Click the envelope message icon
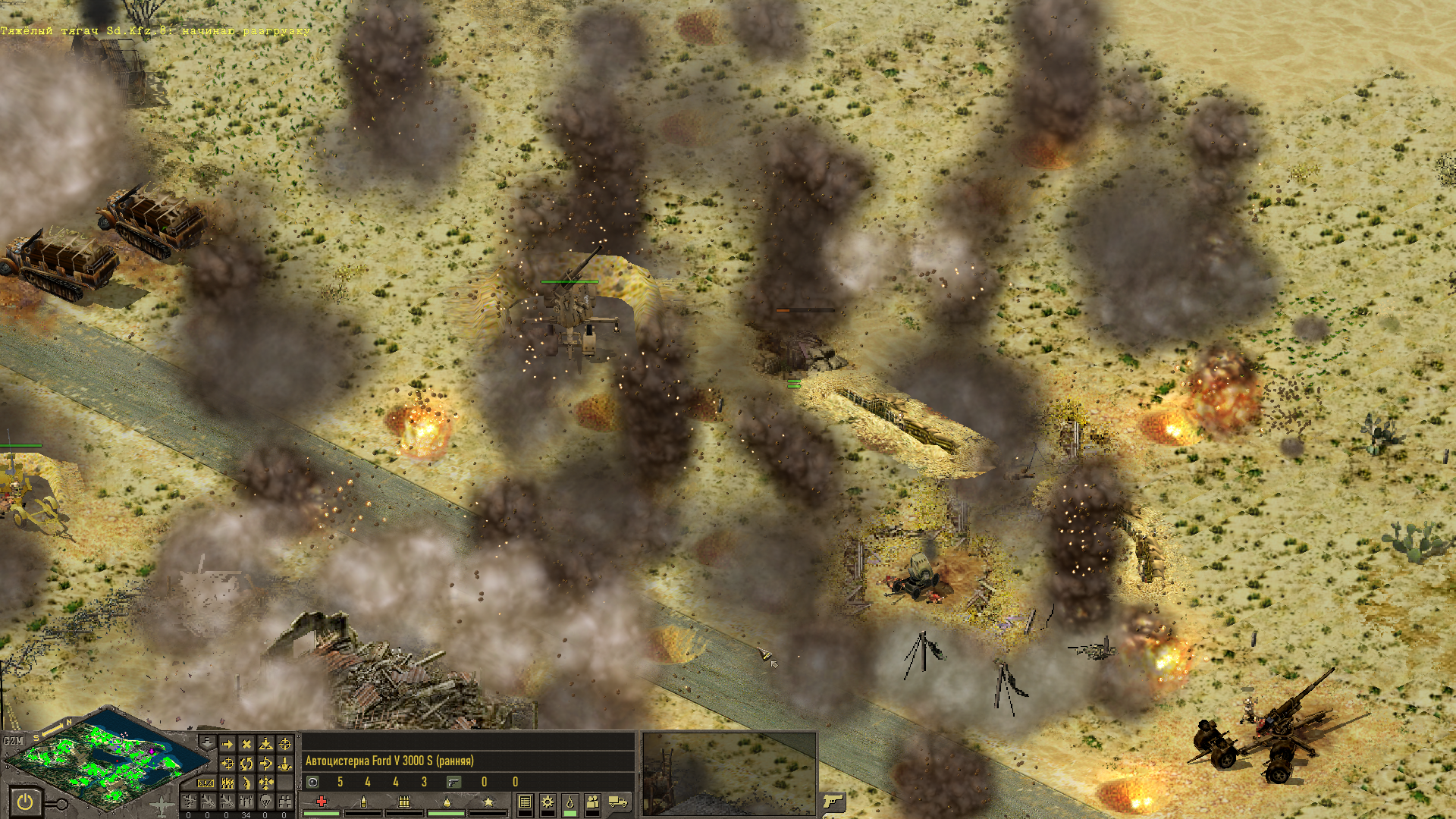 point(206,783)
